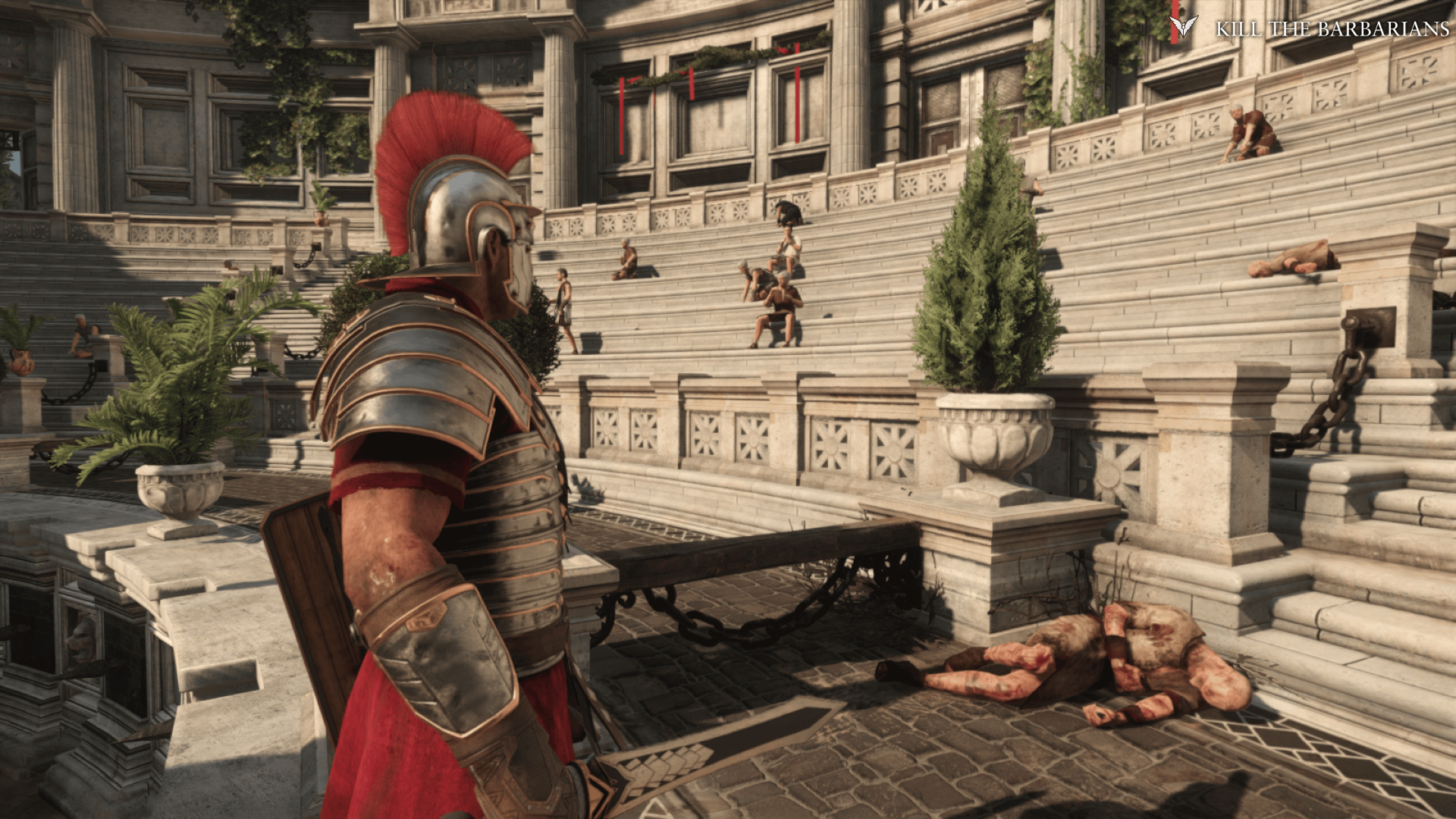Click the winged eagle objective icon
This screenshot has width=1456, height=819.
[x=1182, y=28]
